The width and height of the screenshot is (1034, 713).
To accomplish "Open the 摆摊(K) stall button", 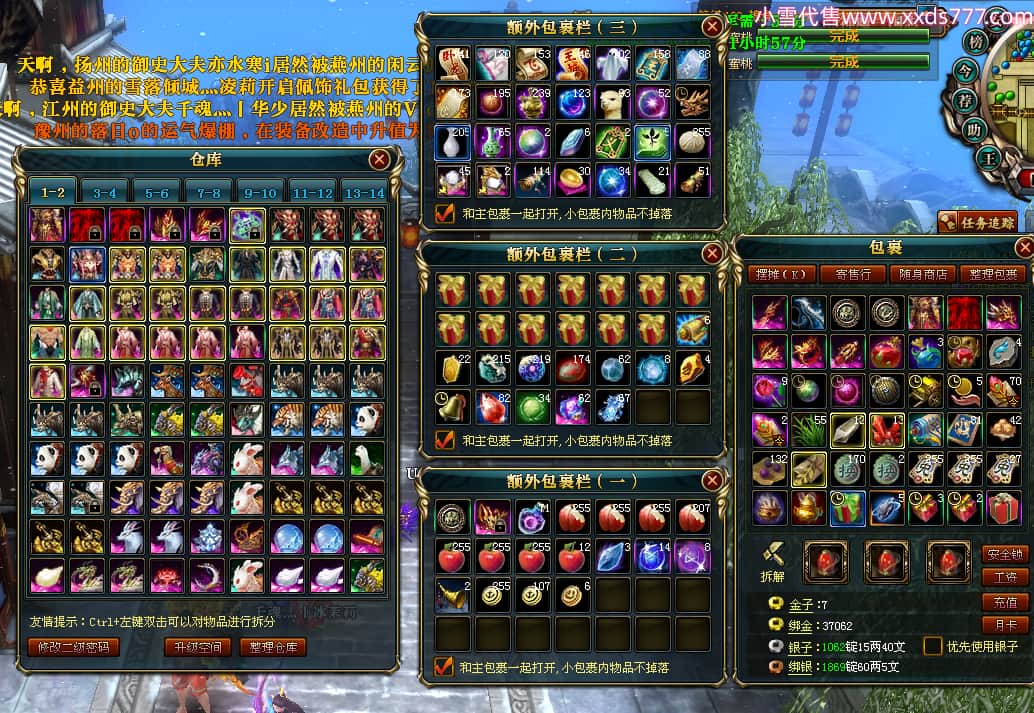I will point(781,274).
